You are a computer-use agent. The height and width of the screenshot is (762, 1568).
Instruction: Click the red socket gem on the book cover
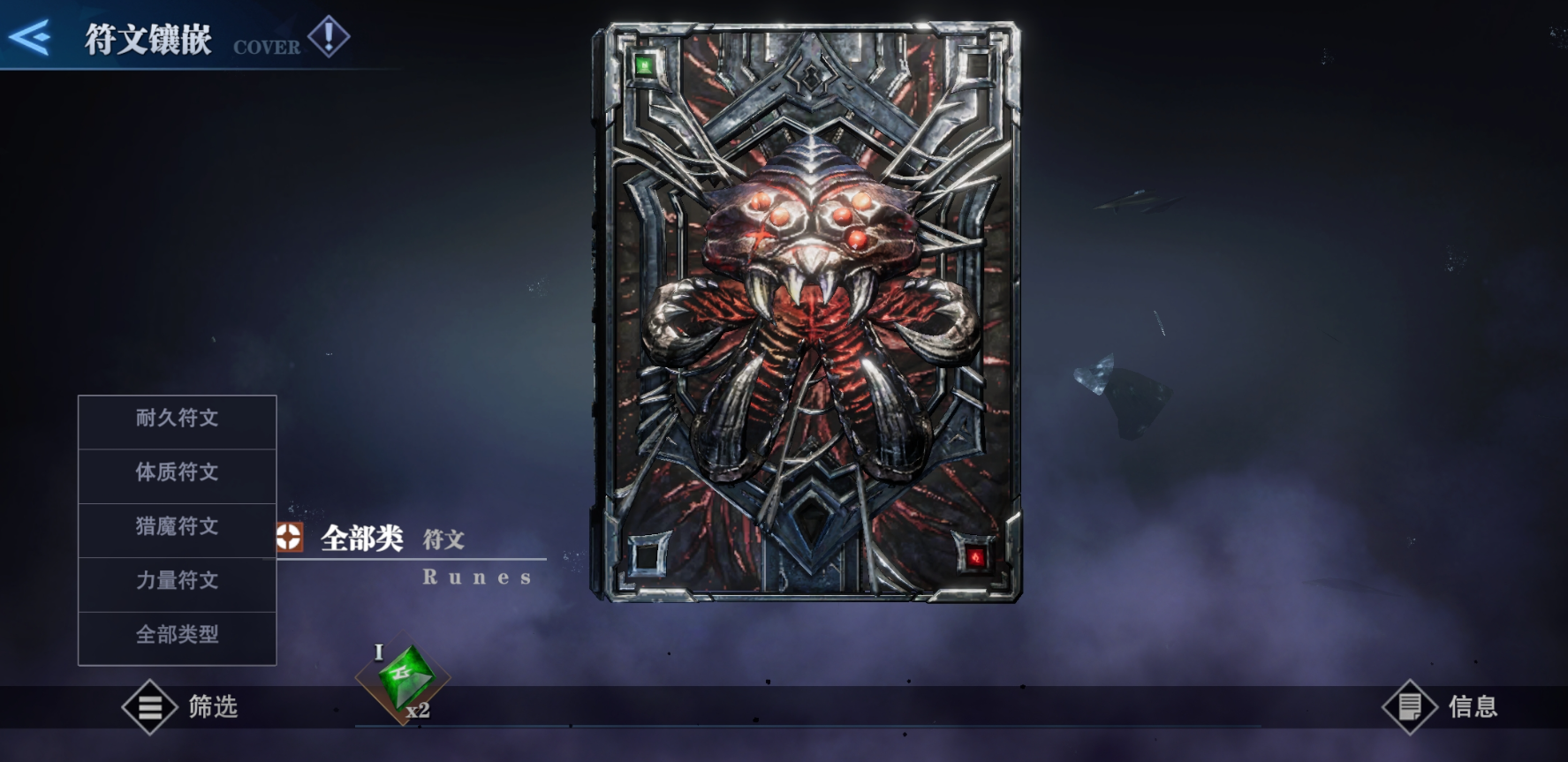pyautogui.click(x=975, y=555)
